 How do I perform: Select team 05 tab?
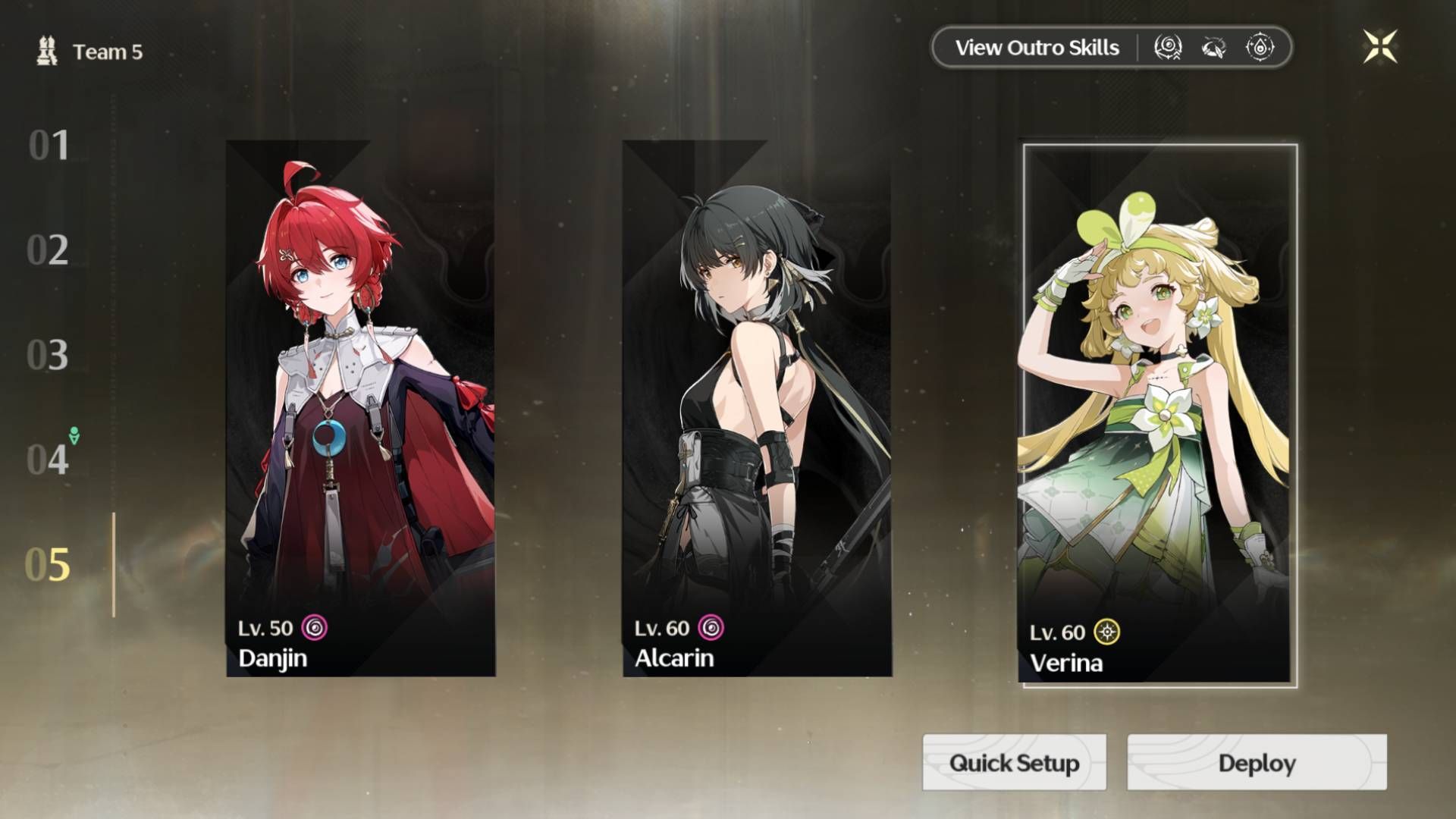click(48, 565)
